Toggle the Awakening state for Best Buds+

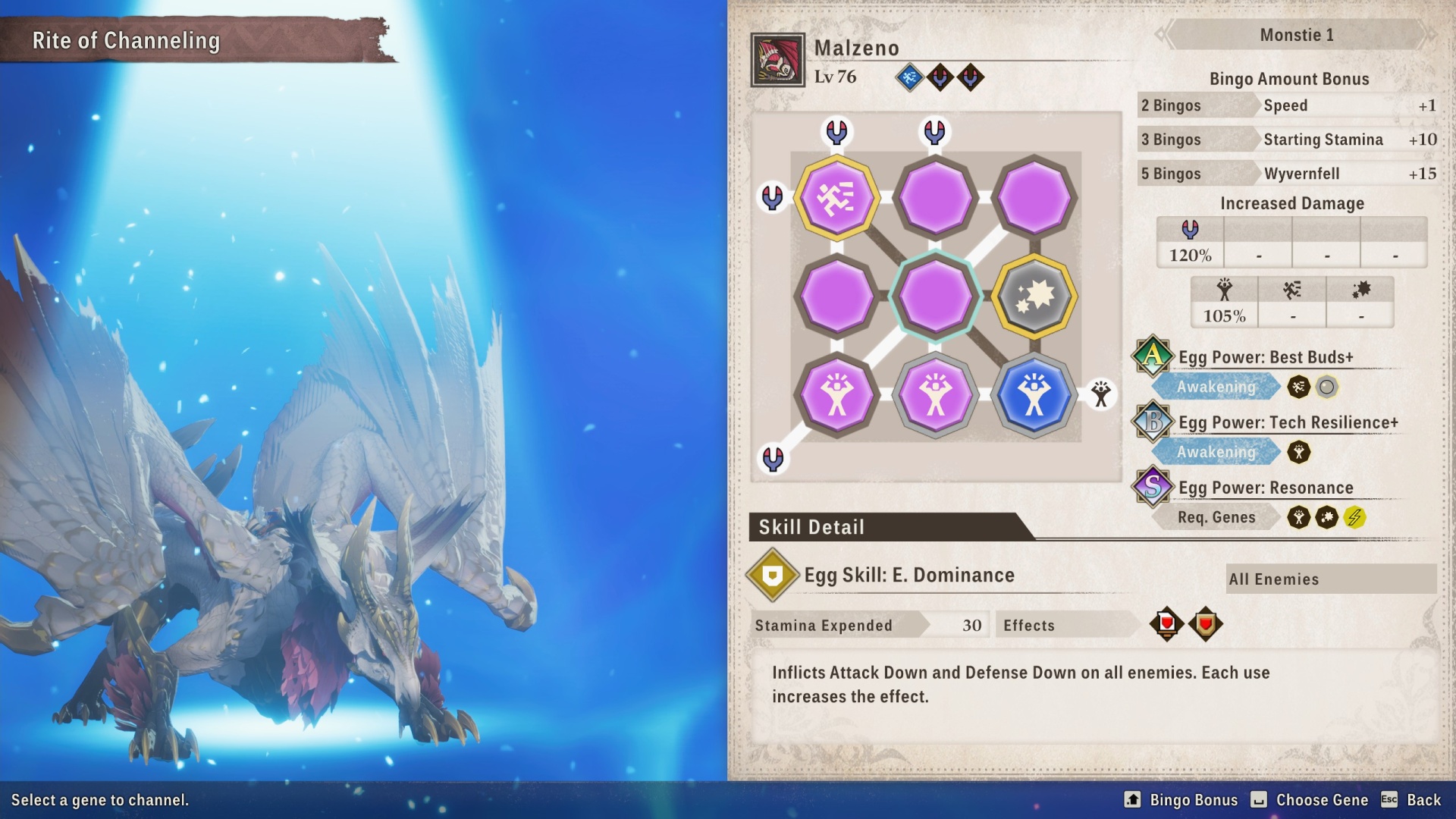click(x=1216, y=387)
